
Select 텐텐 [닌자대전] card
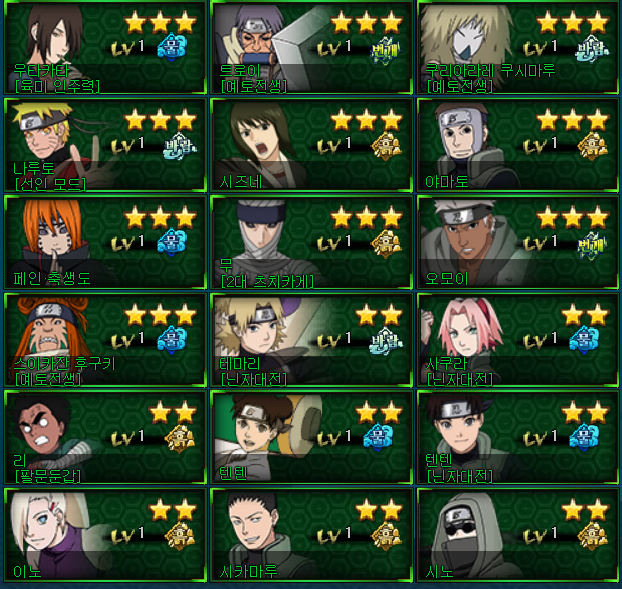(x=517, y=437)
